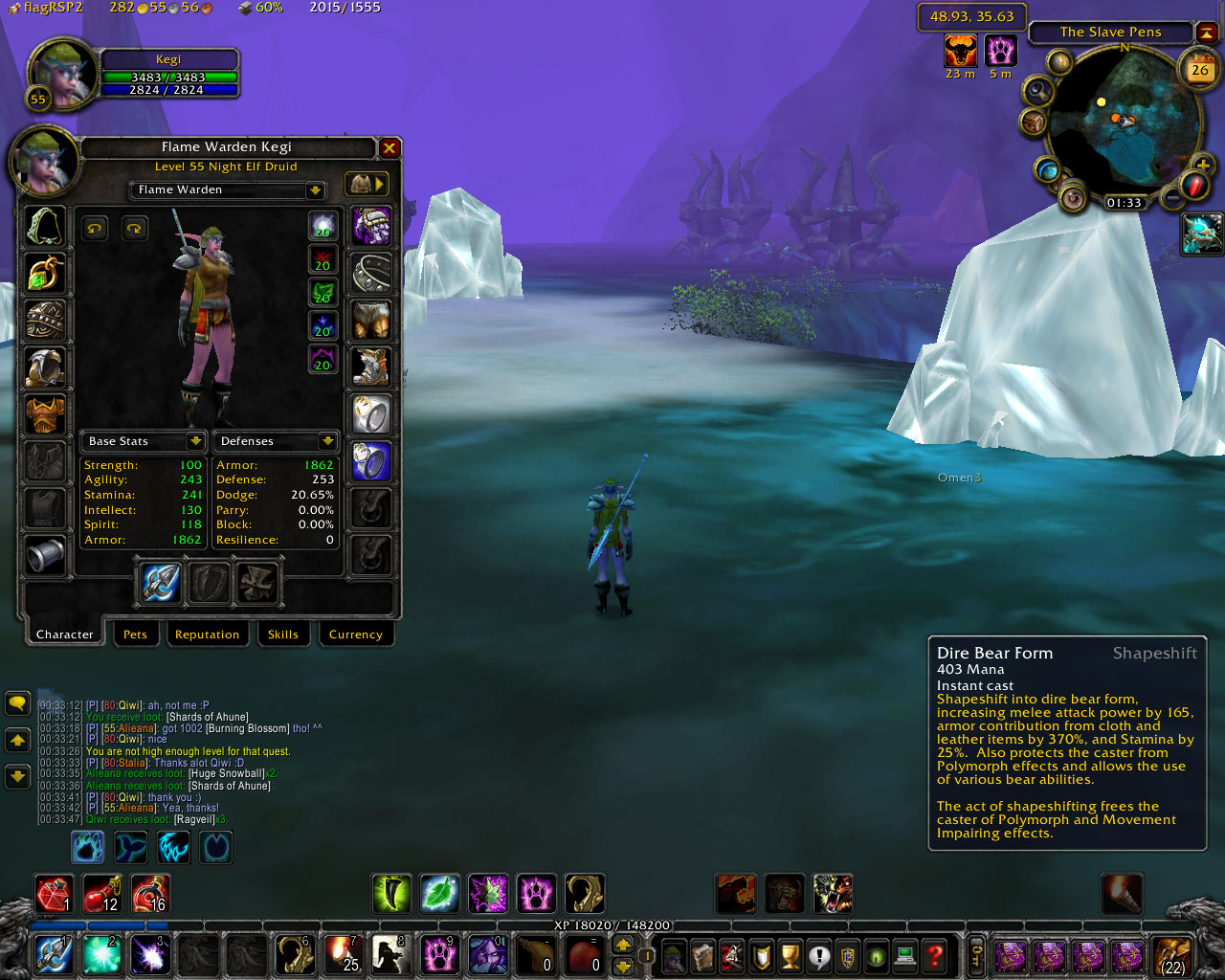Zoom out on the minimap
Screen dimensions: 1225x980
click(1172, 198)
